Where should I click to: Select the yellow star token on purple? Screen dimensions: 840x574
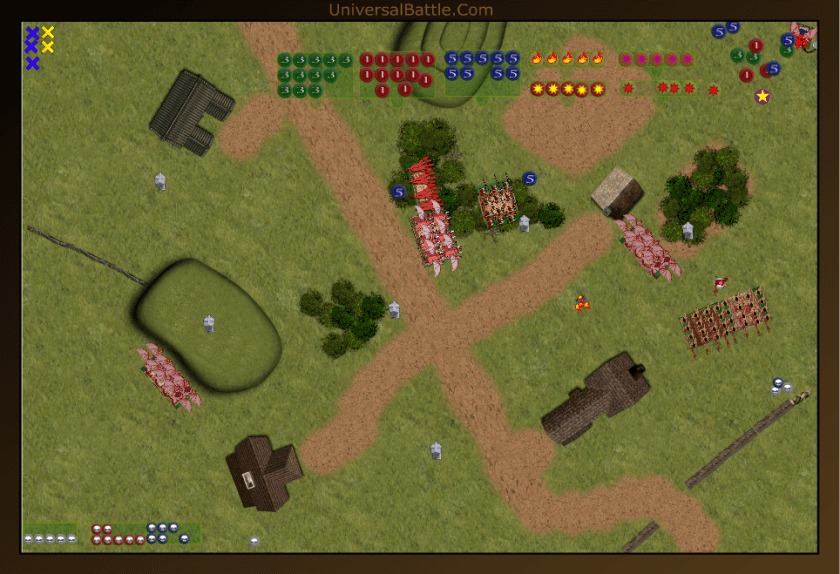762,96
